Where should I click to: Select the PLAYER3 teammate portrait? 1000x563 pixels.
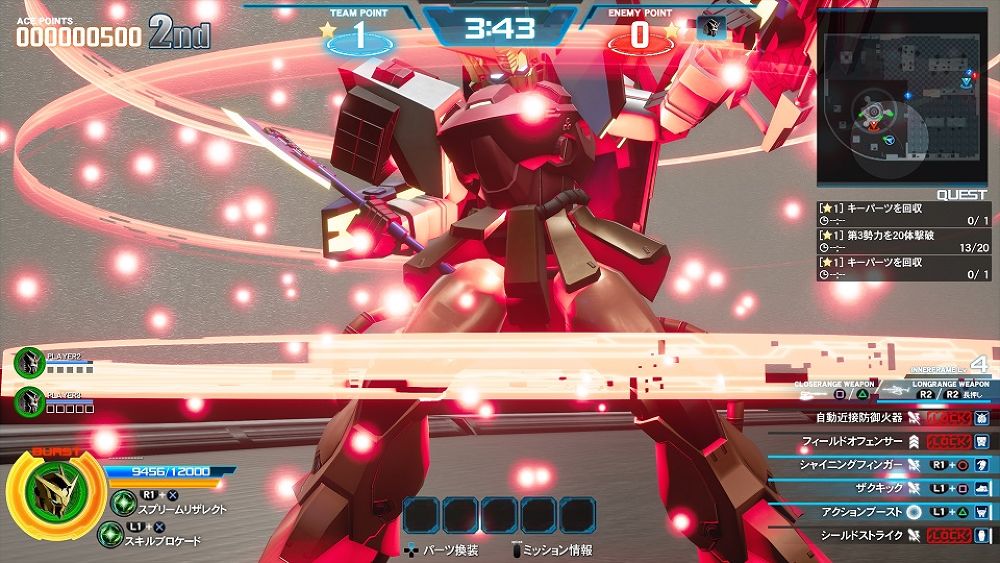pos(30,401)
